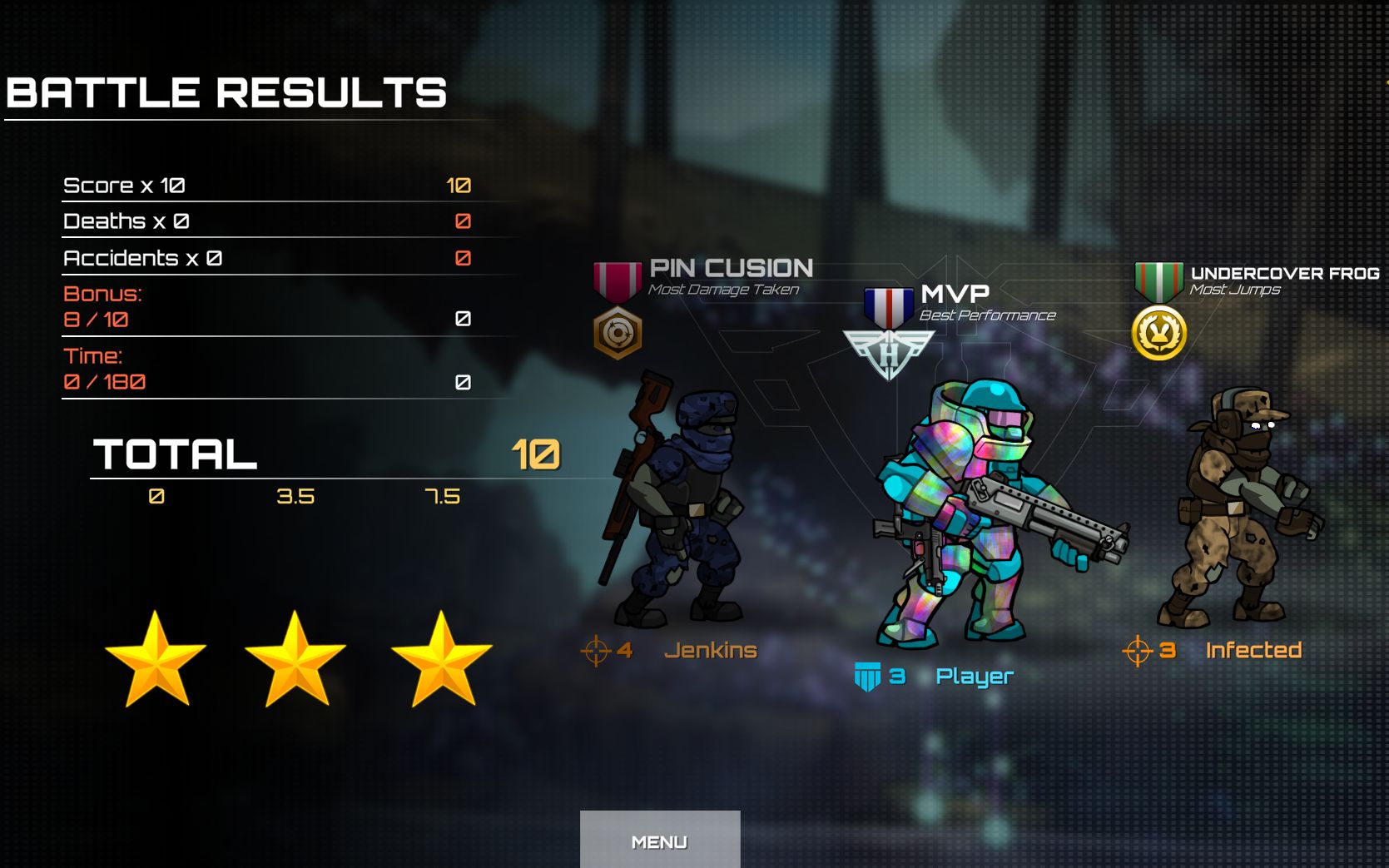Click the MENU button
This screenshot has height=868, width=1389.
pyautogui.click(x=659, y=841)
